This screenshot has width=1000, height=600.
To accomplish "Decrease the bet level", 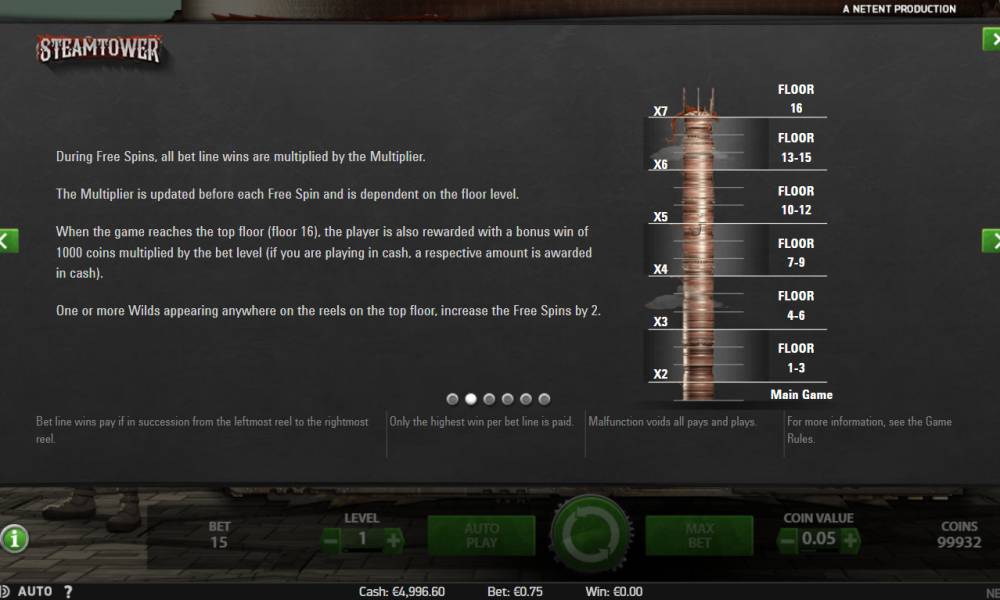I will [332, 540].
